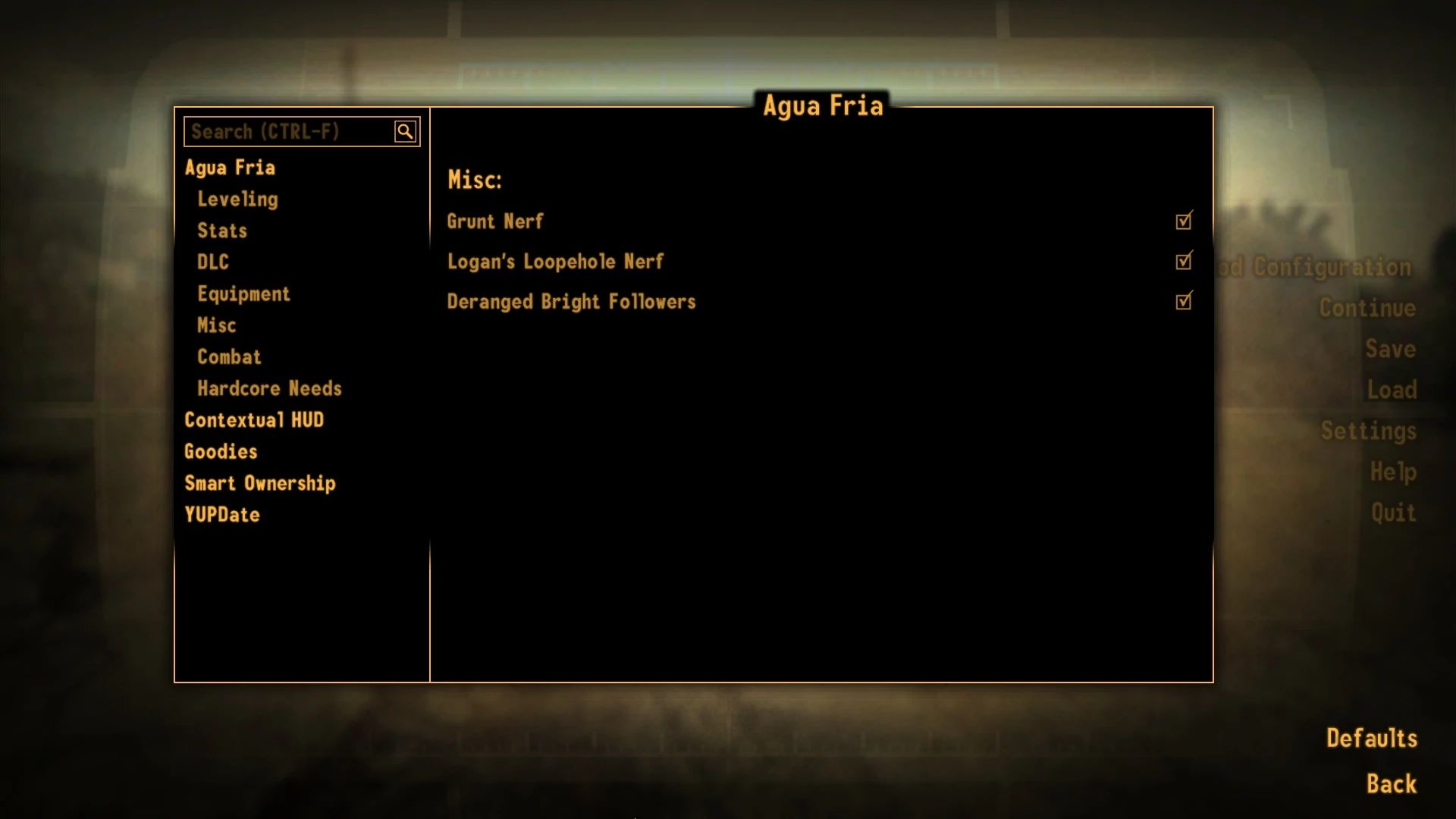Open Smart Ownership configuration
Image resolution: width=1456 pixels, height=819 pixels.
(x=261, y=483)
